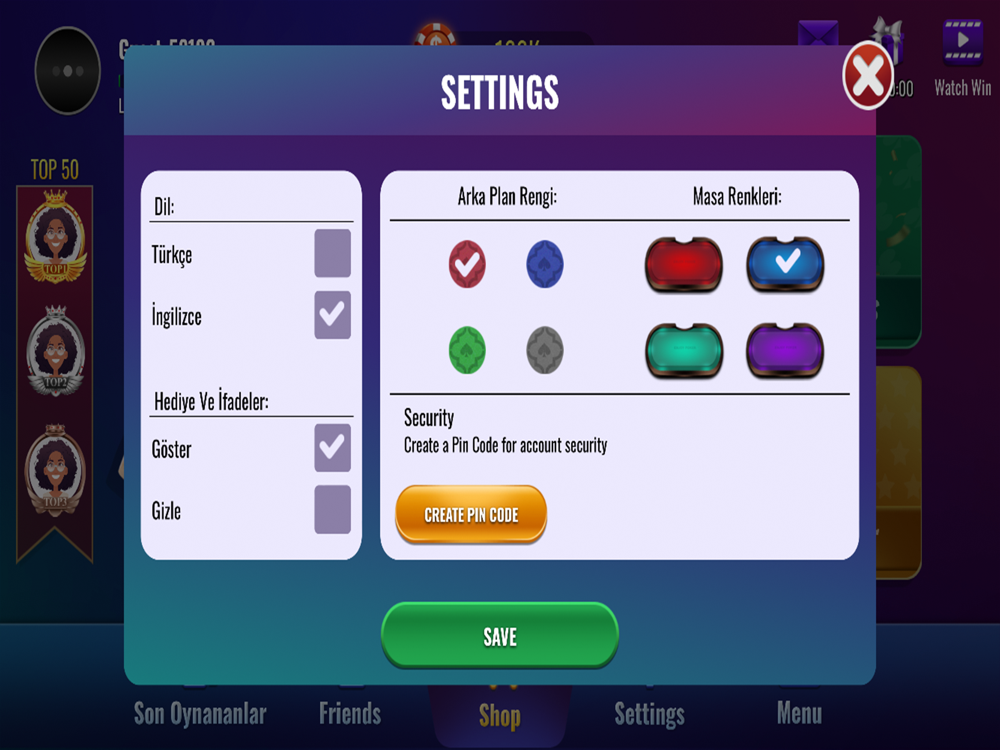Pick the green background color chip
The image size is (1000, 750).
point(467,350)
